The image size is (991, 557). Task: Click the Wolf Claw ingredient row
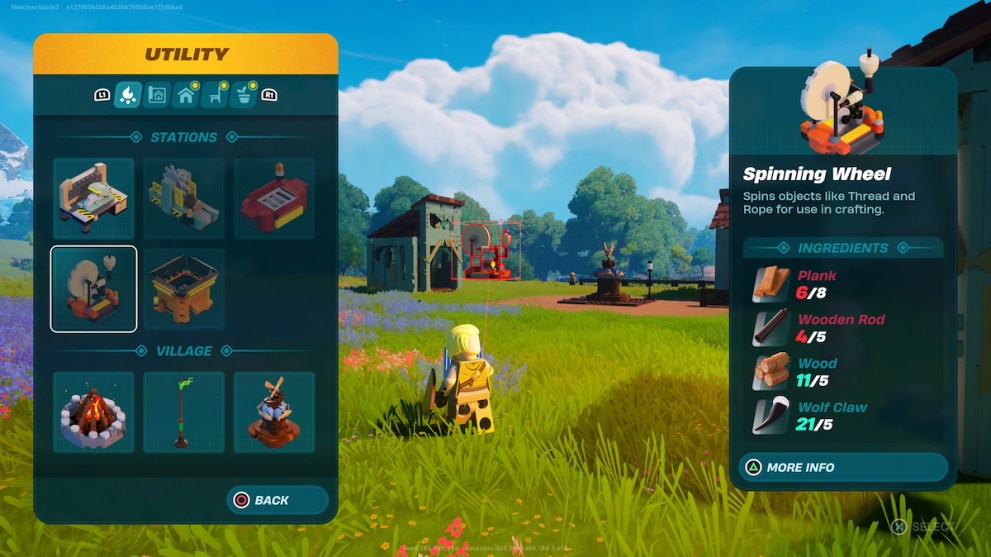click(842, 416)
